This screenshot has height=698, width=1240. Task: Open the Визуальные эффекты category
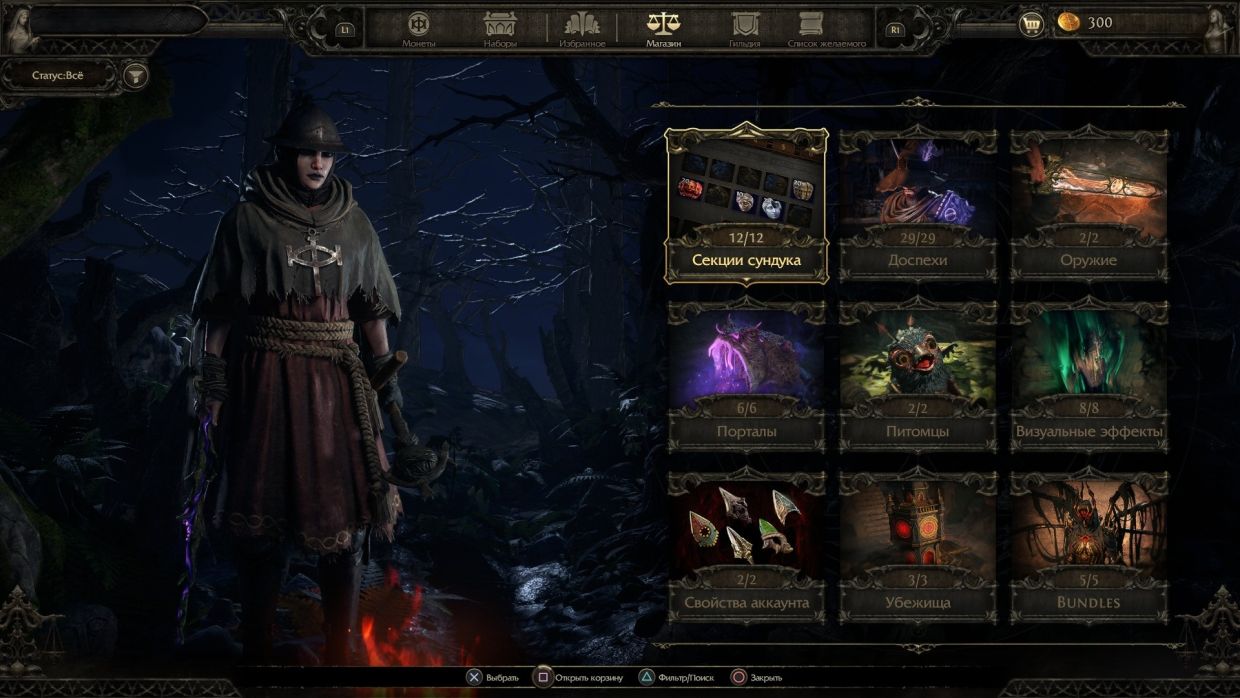coord(1089,376)
